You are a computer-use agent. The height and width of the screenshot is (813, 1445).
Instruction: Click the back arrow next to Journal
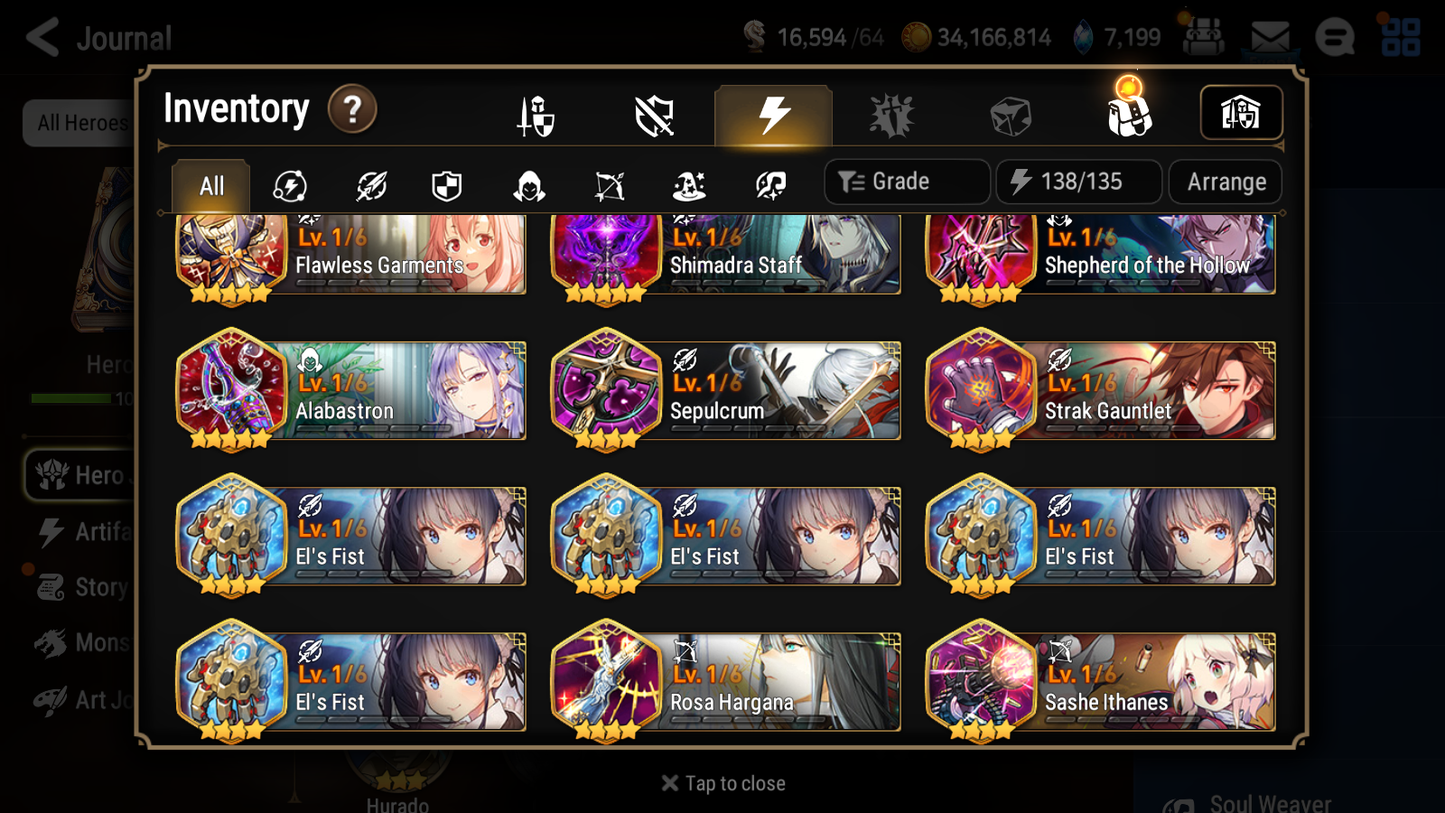click(40, 37)
